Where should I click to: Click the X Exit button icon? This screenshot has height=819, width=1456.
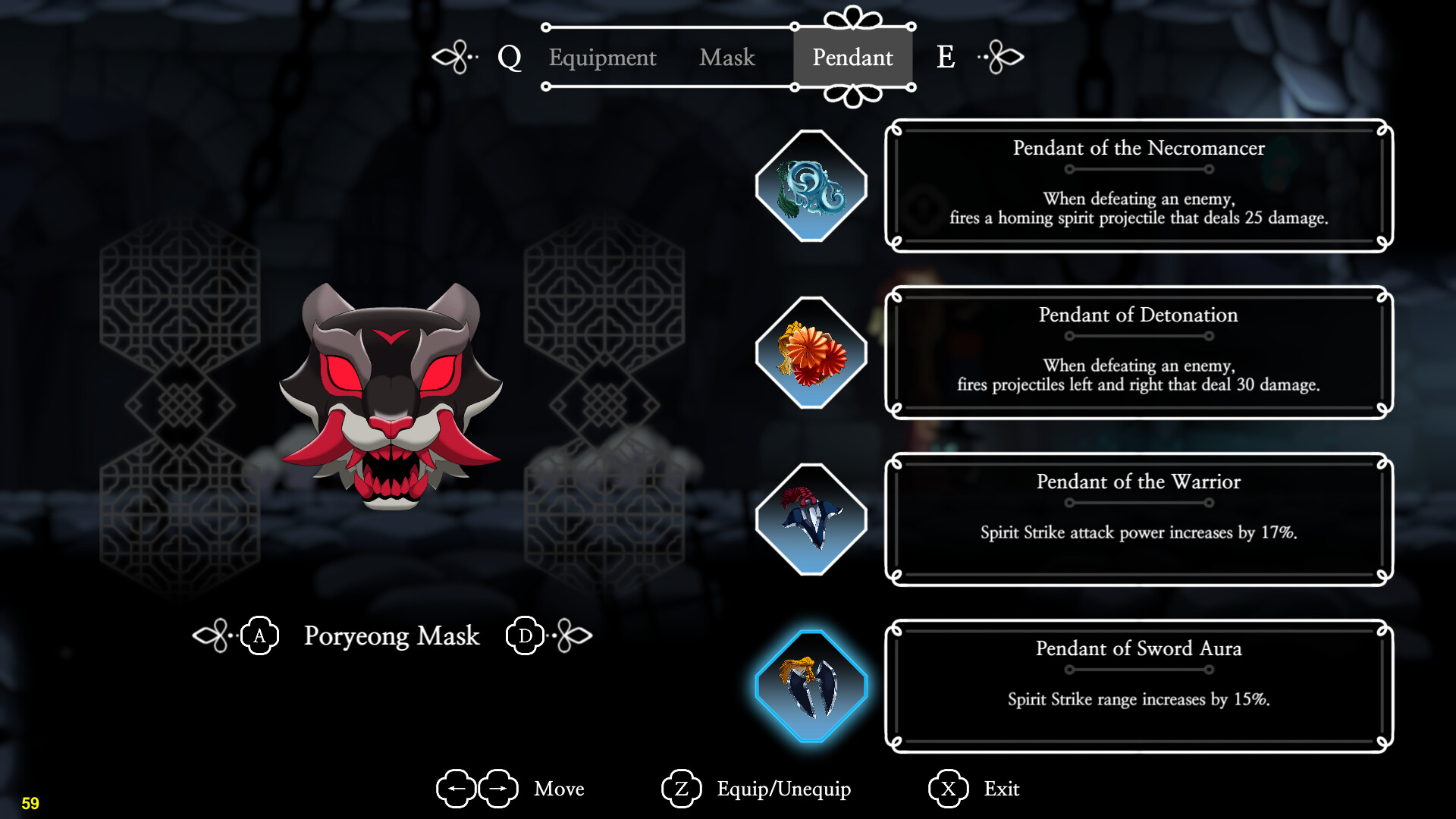tap(946, 789)
